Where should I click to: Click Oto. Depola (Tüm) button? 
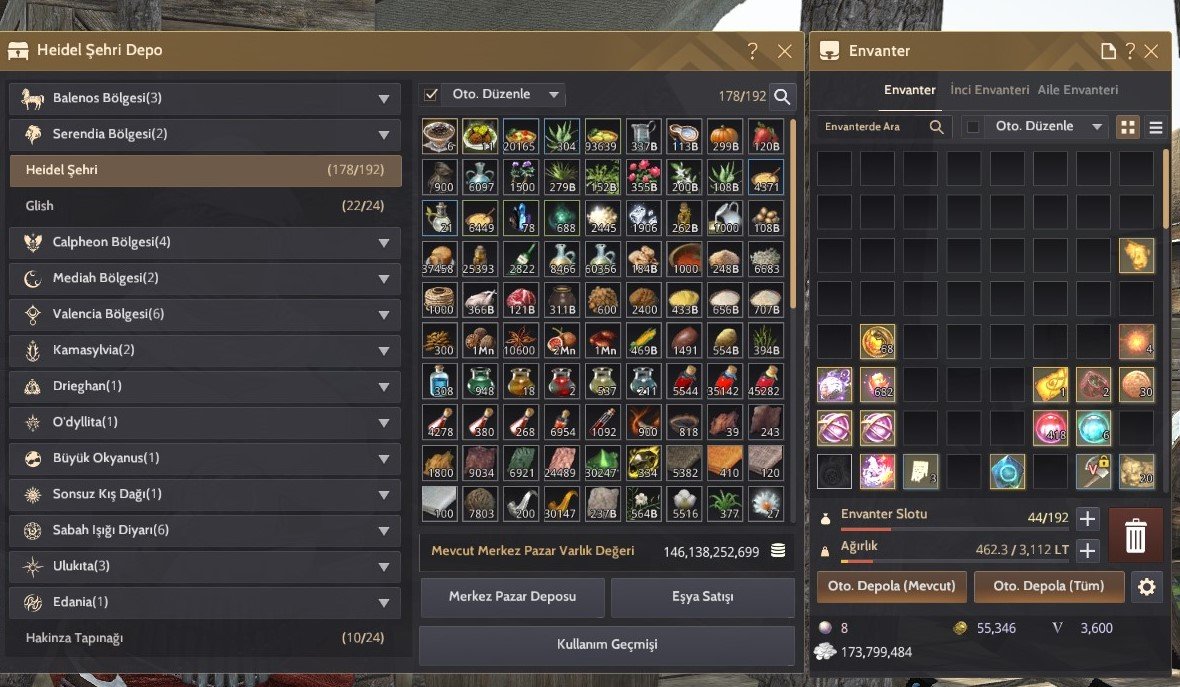(1049, 586)
